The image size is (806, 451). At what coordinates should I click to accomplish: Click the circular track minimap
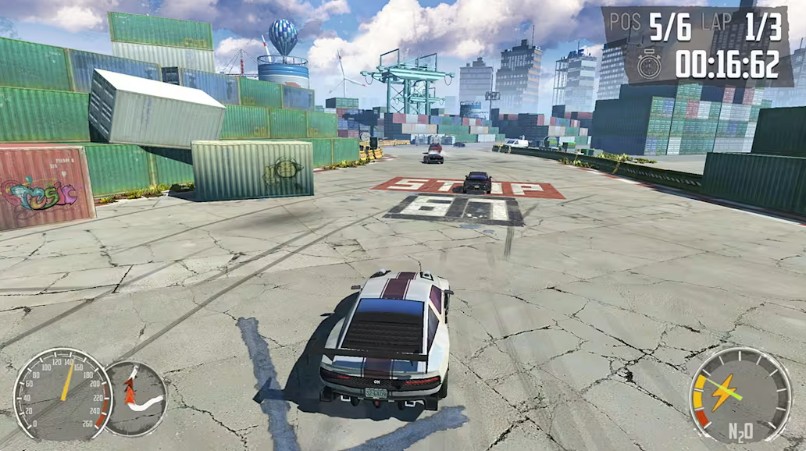pos(135,397)
